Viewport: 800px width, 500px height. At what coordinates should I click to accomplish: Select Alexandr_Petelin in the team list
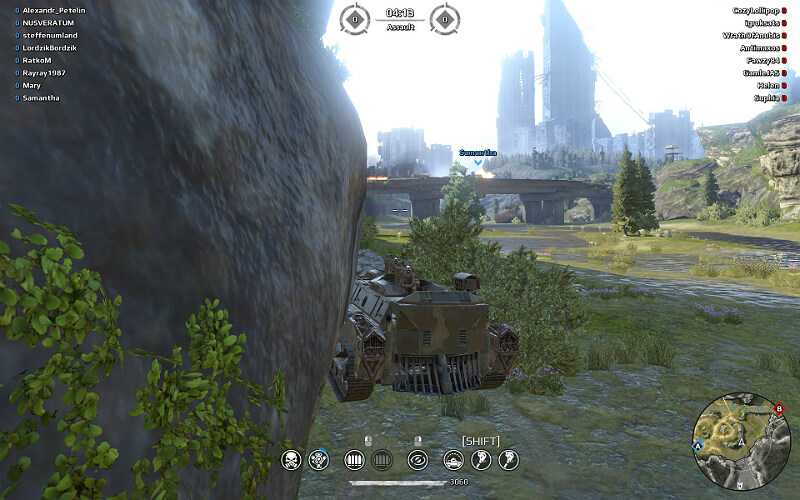click(54, 10)
